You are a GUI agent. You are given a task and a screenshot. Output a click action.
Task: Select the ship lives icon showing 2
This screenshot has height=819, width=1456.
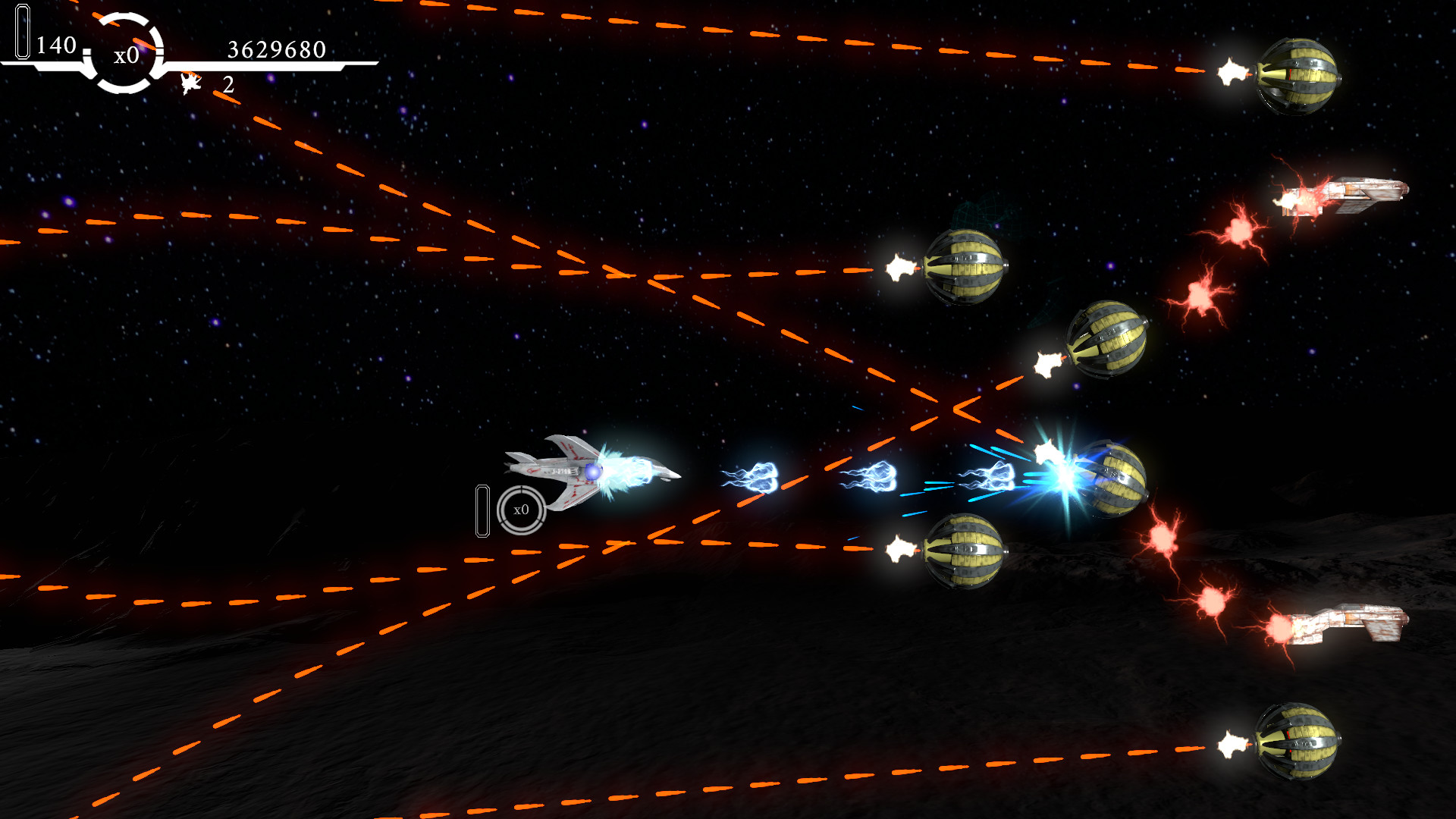[190, 83]
